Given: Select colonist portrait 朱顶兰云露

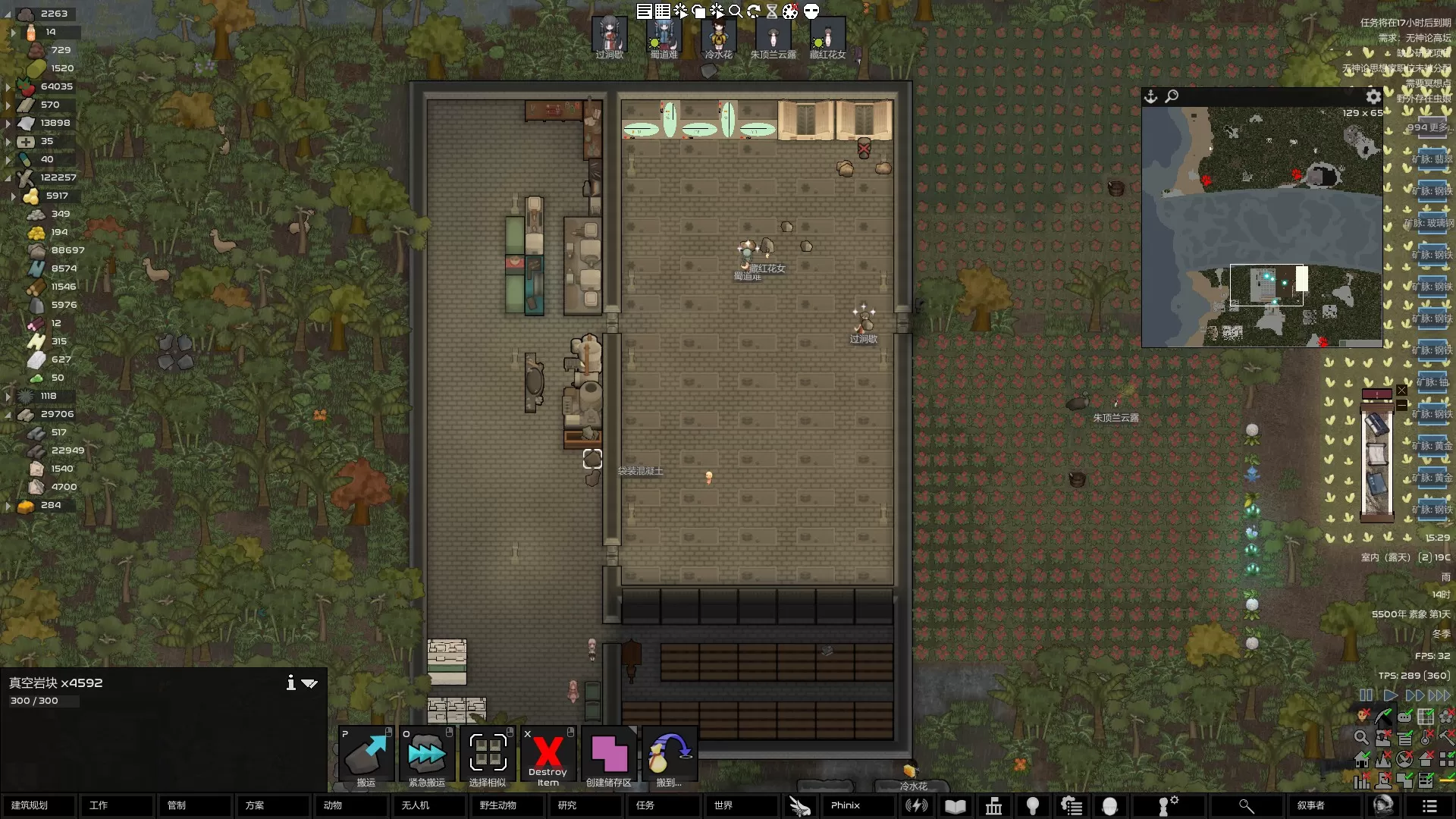Looking at the screenshot, I should point(773,37).
